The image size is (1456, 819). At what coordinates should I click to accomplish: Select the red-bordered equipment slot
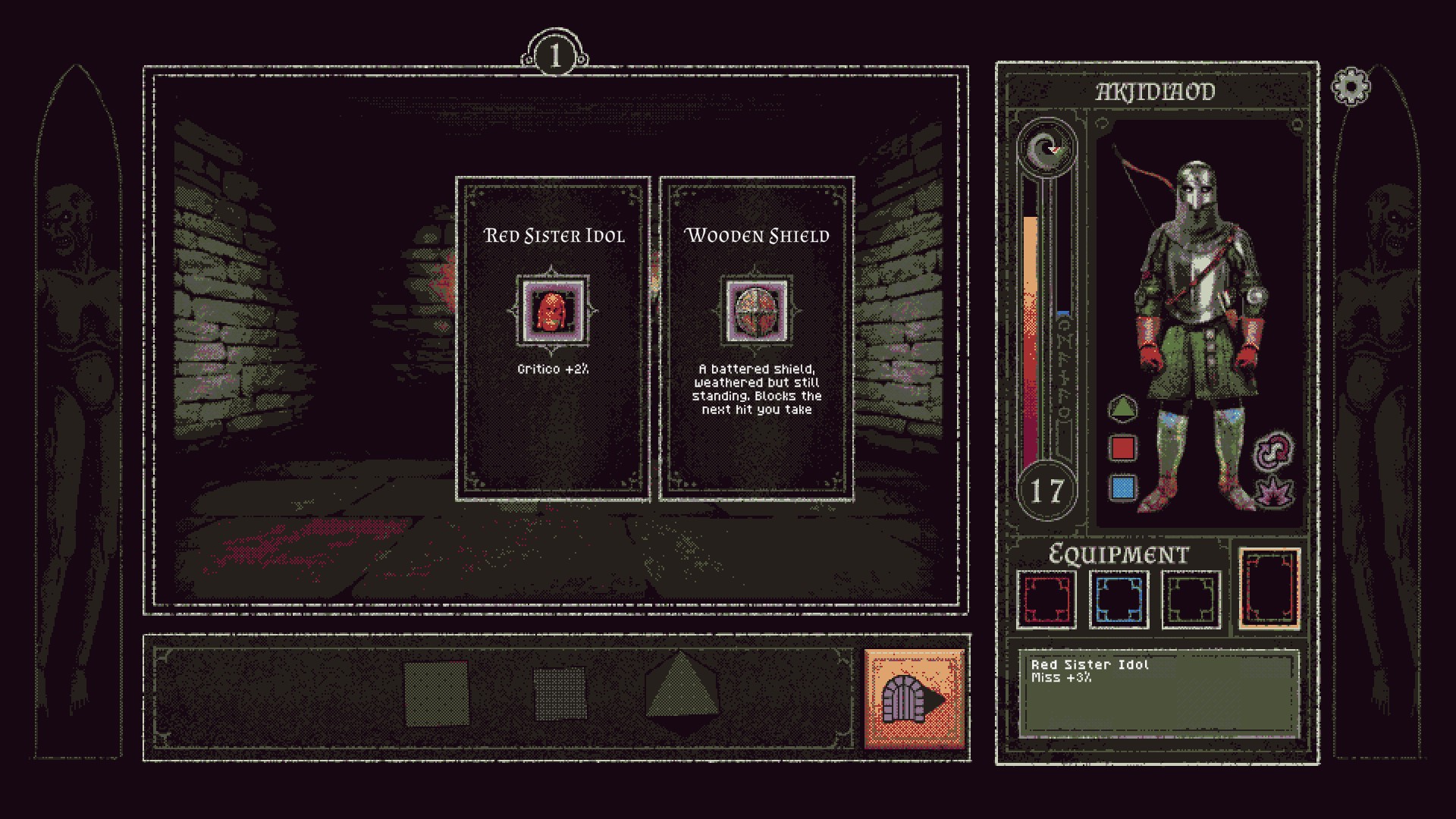click(x=1046, y=599)
